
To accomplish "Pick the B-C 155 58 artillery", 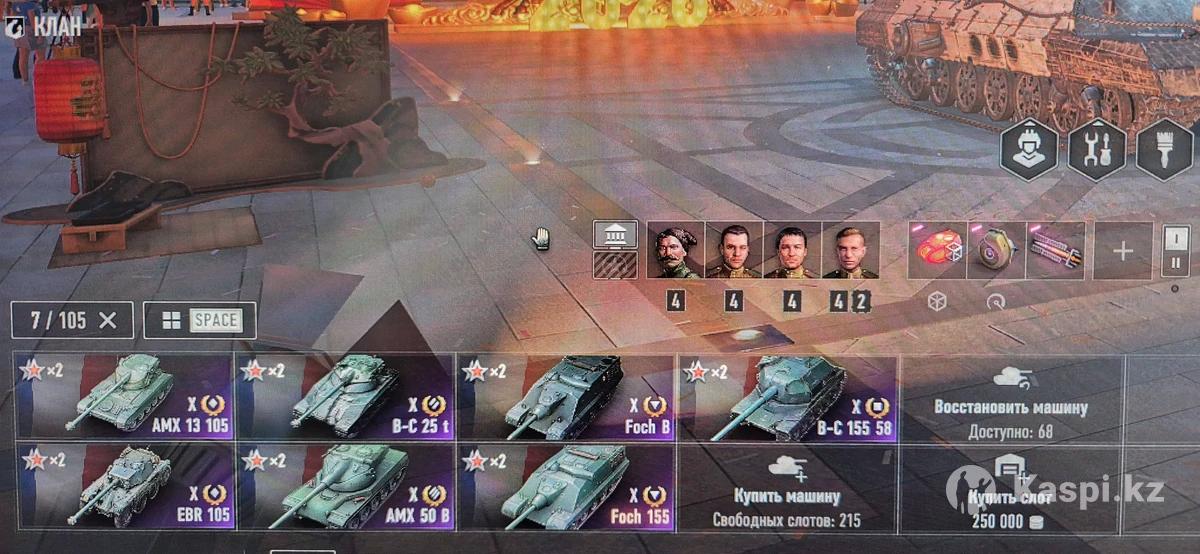I will 788,396.
